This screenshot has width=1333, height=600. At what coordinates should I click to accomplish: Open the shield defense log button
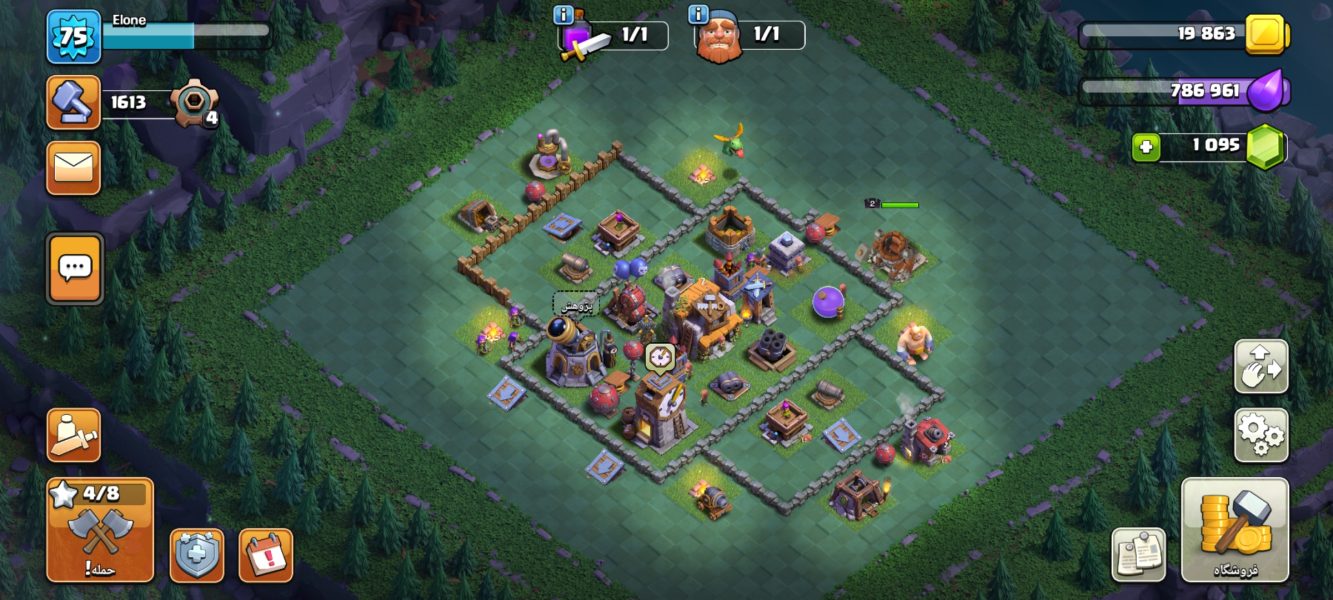pos(197,555)
